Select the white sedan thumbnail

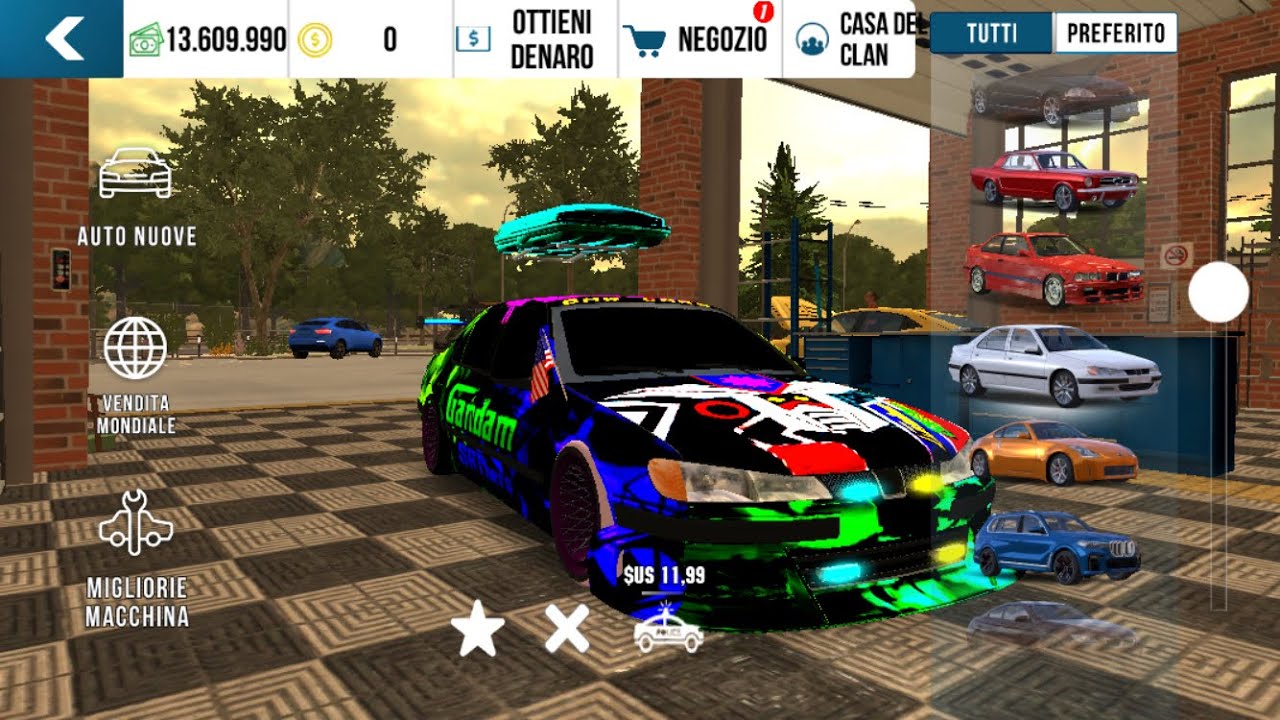click(1054, 362)
